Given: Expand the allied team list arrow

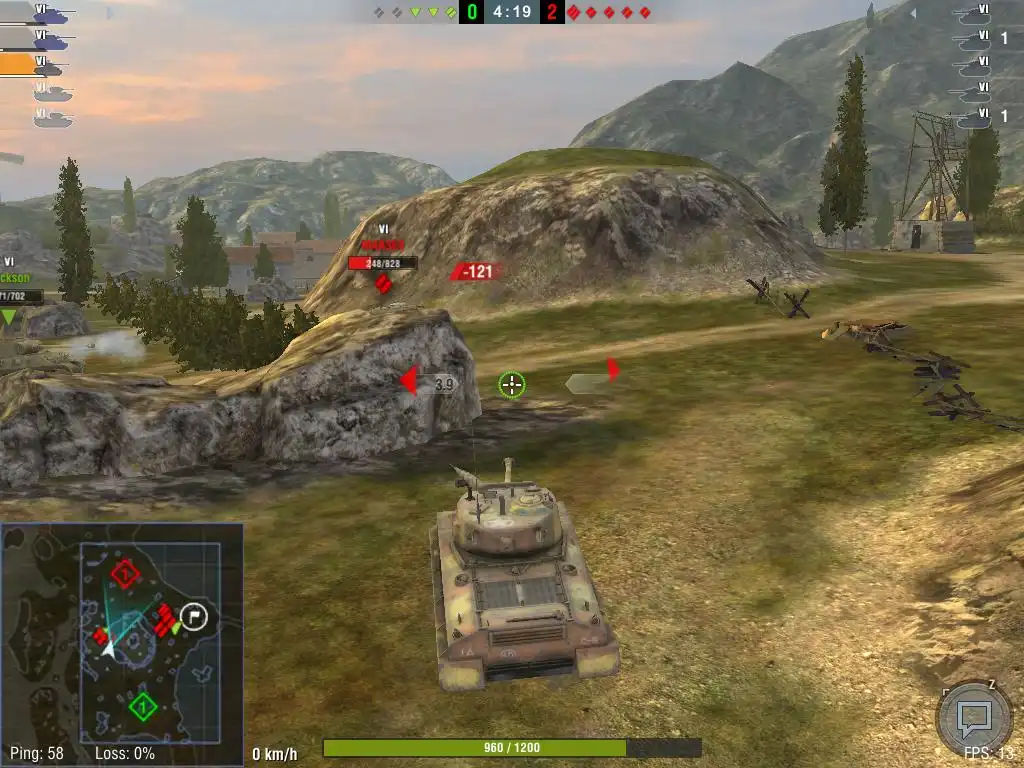Looking at the screenshot, I should click(x=111, y=14).
